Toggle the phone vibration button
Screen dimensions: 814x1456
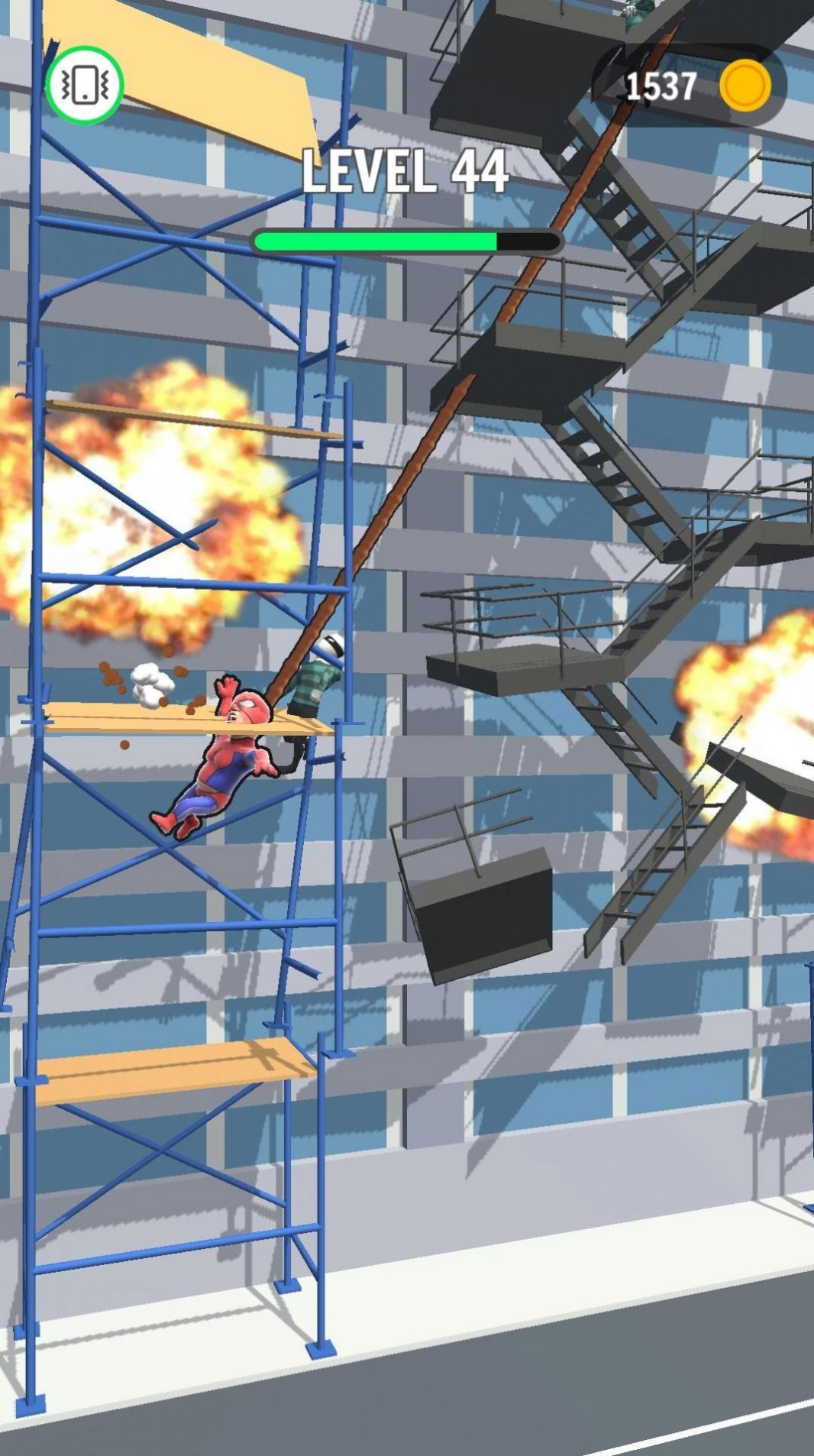pos(84,86)
